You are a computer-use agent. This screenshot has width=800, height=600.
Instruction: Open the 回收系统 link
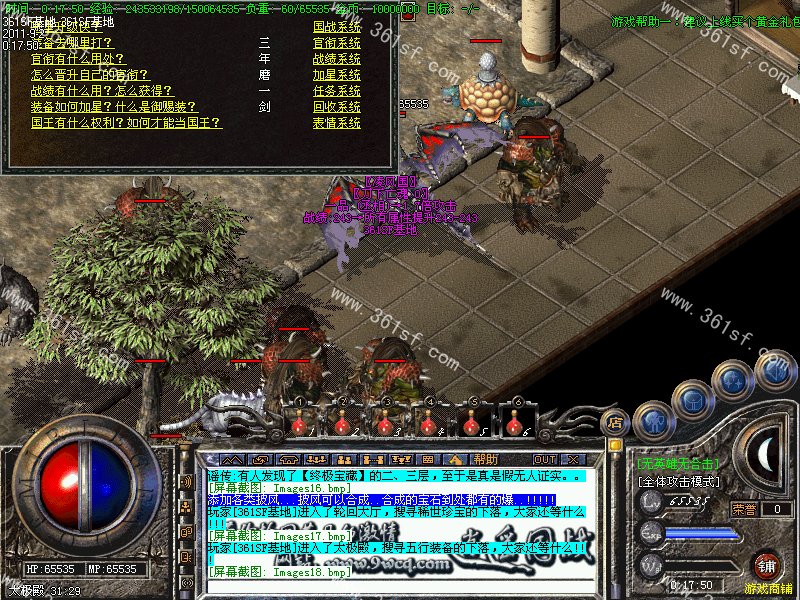coord(336,107)
